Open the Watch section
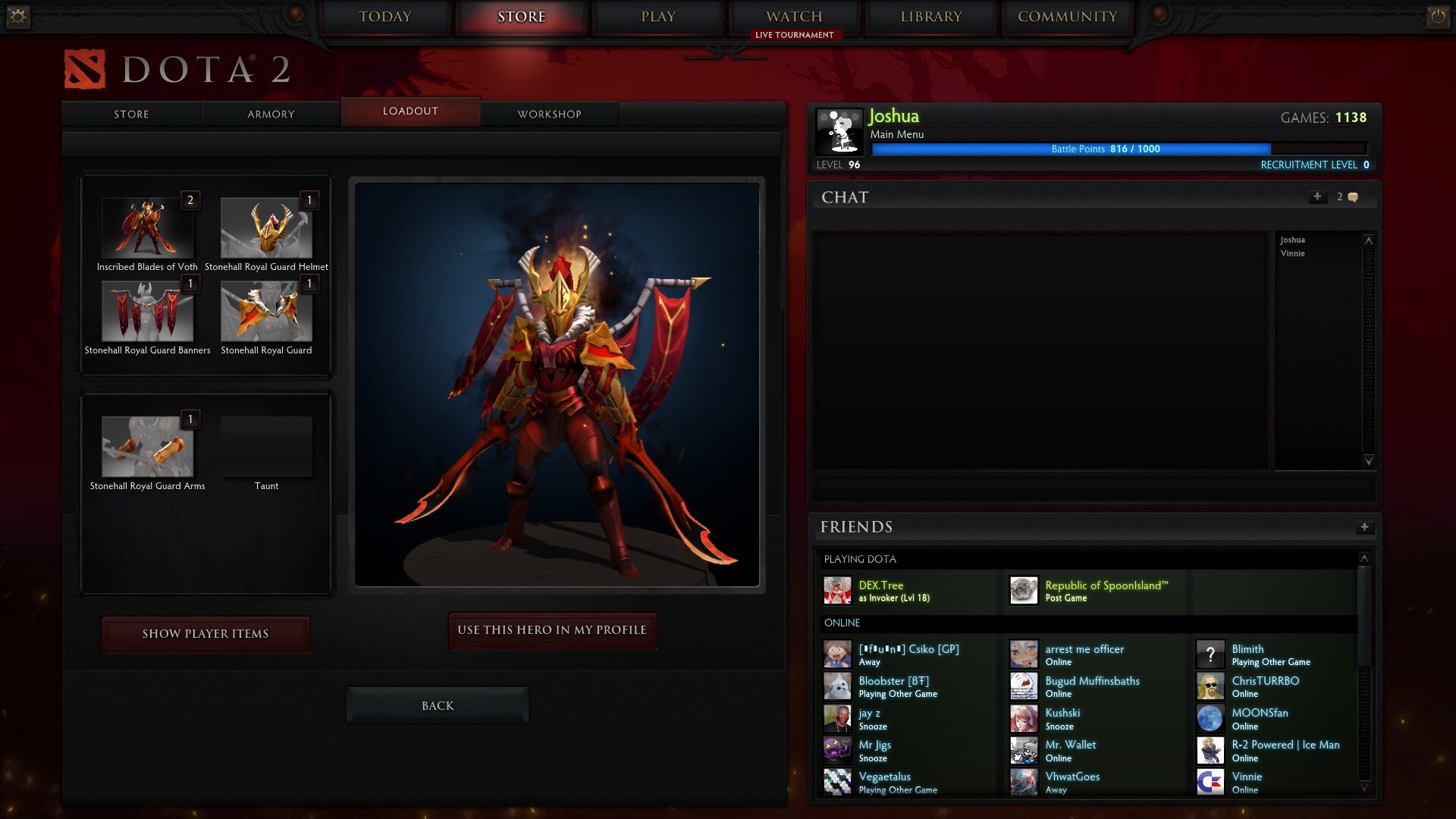Image resolution: width=1456 pixels, height=819 pixels. 794,17
